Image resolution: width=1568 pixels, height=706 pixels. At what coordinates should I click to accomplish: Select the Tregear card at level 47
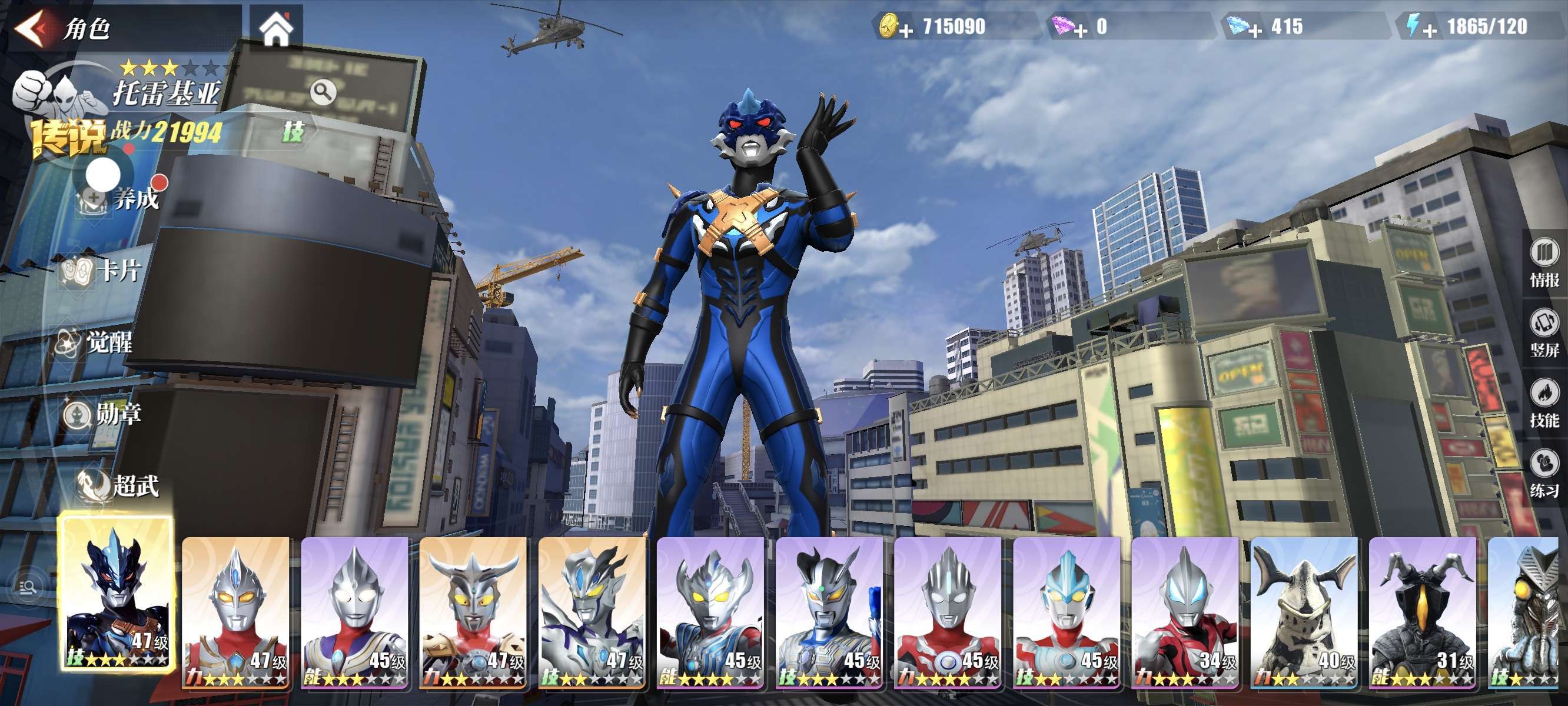(117, 593)
